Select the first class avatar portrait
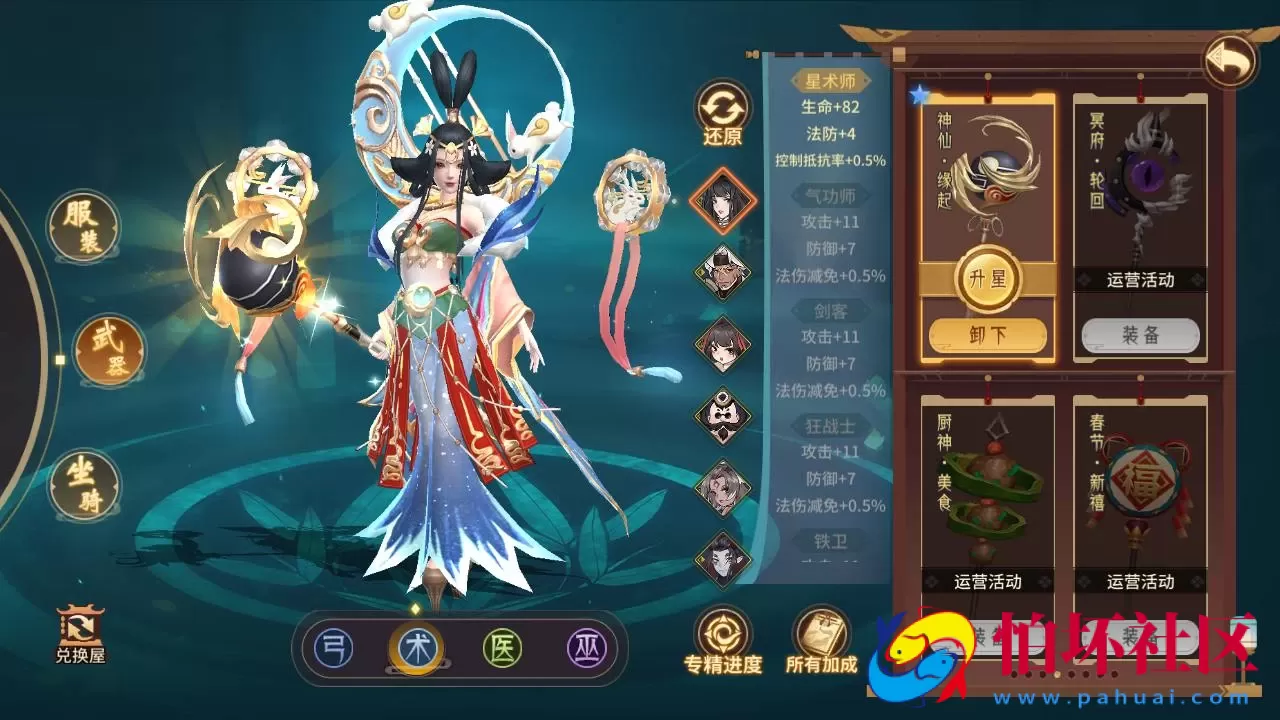The width and height of the screenshot is (1280, 720). (722, 198)
